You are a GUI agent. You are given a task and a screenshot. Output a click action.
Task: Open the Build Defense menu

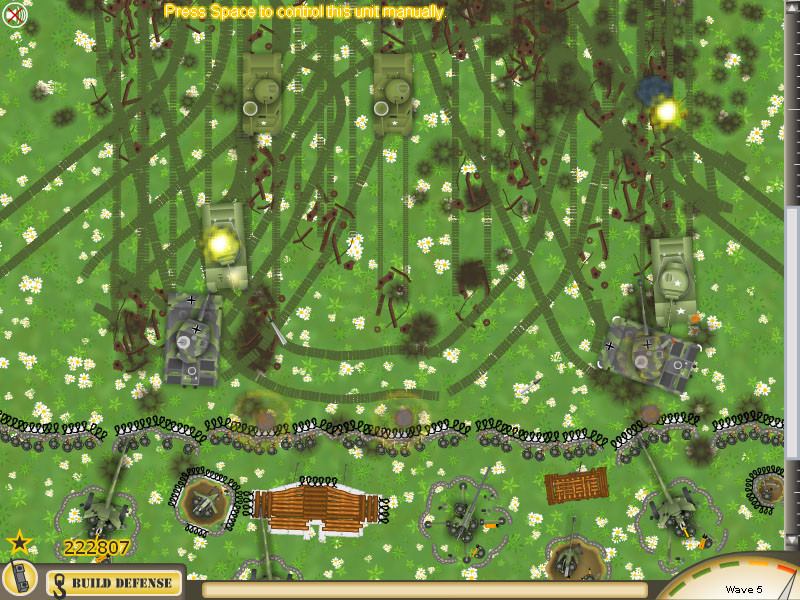click(x=115, y=582)
